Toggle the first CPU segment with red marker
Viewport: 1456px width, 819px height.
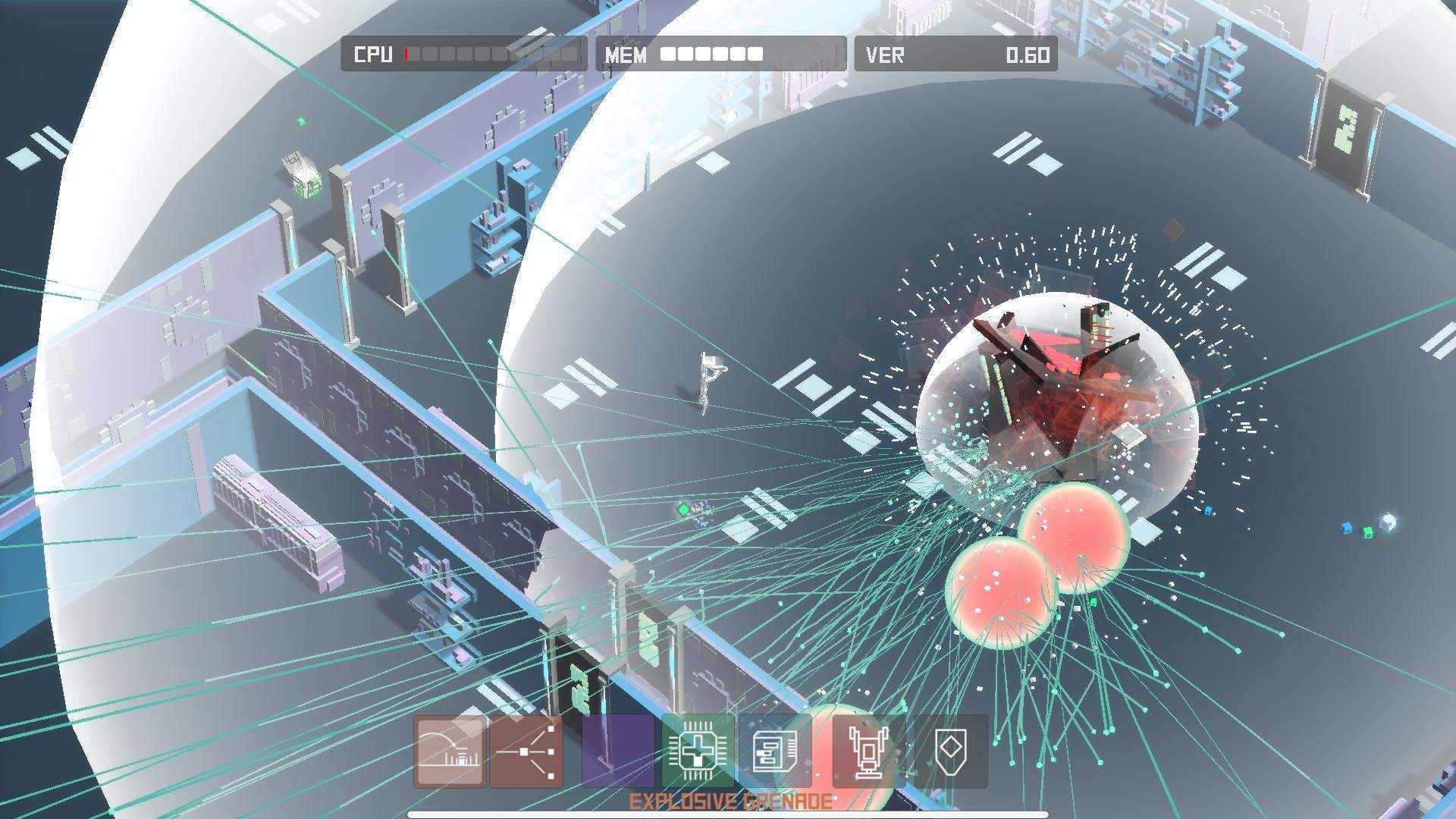(407, 55)
